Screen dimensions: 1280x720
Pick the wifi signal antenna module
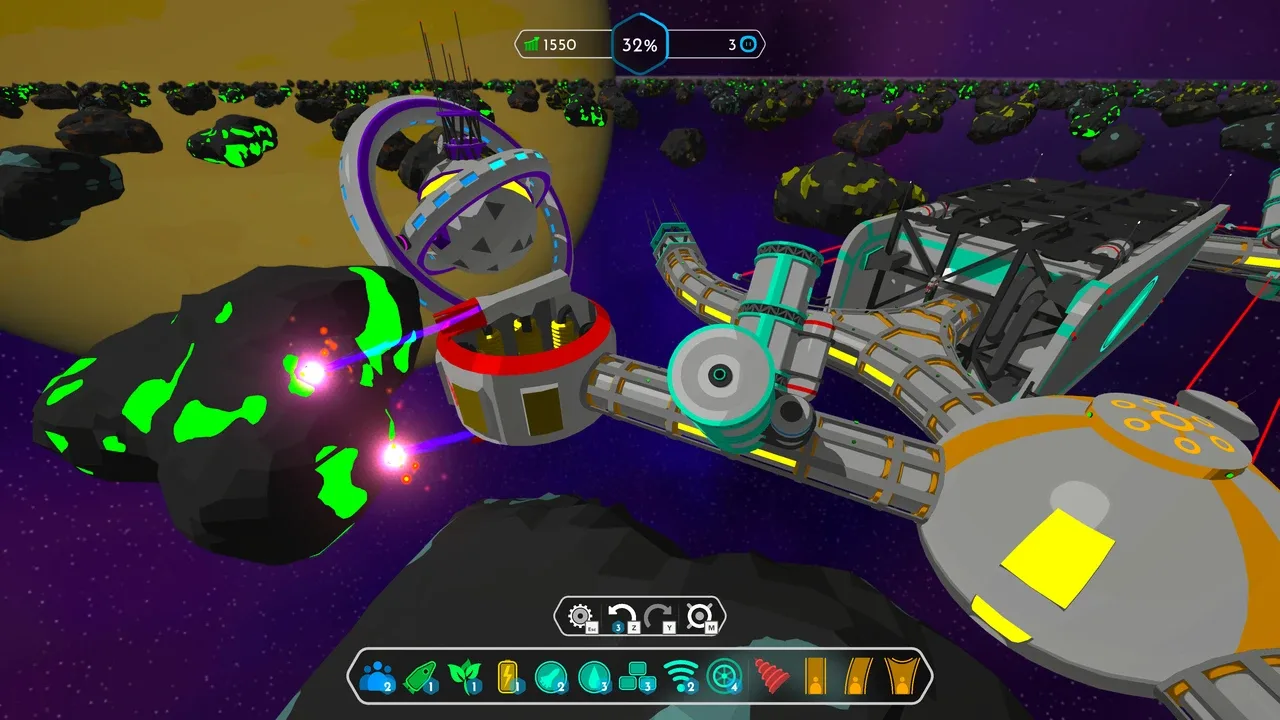(x=680, y=677)
